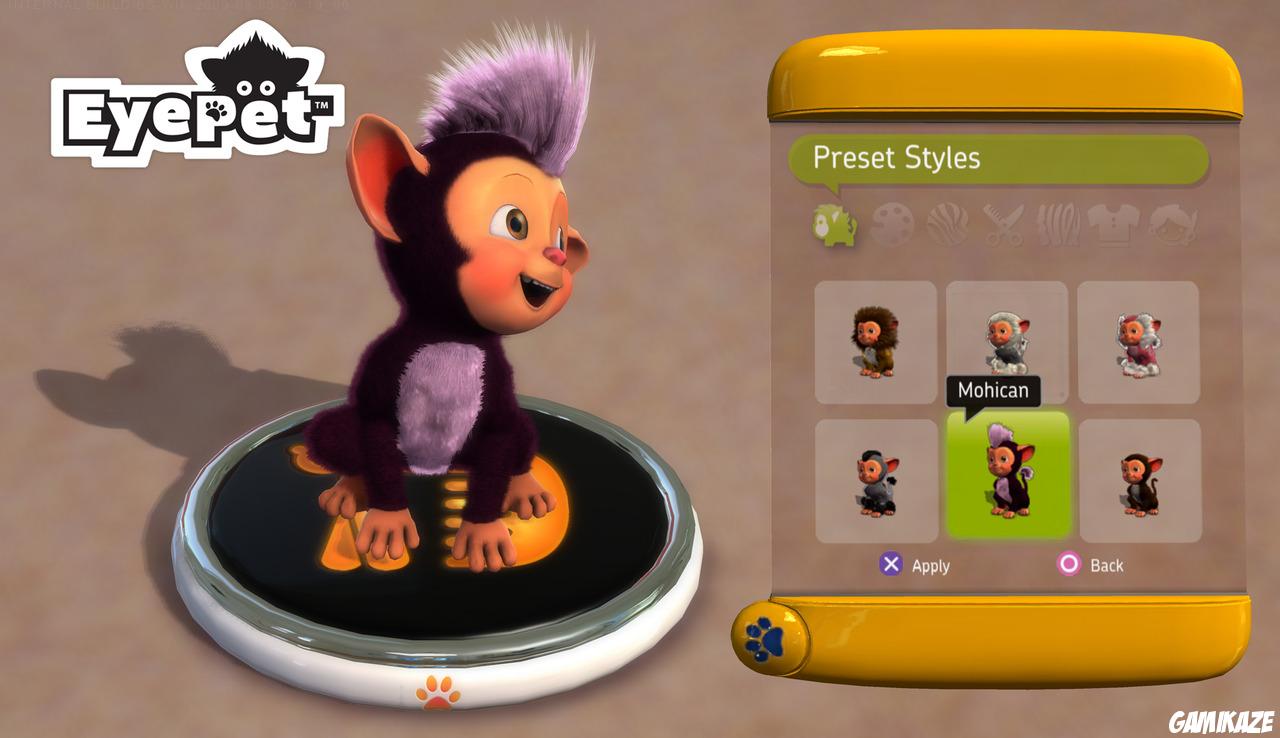Open the t-shirt clothing category icon

[1112, 226]
